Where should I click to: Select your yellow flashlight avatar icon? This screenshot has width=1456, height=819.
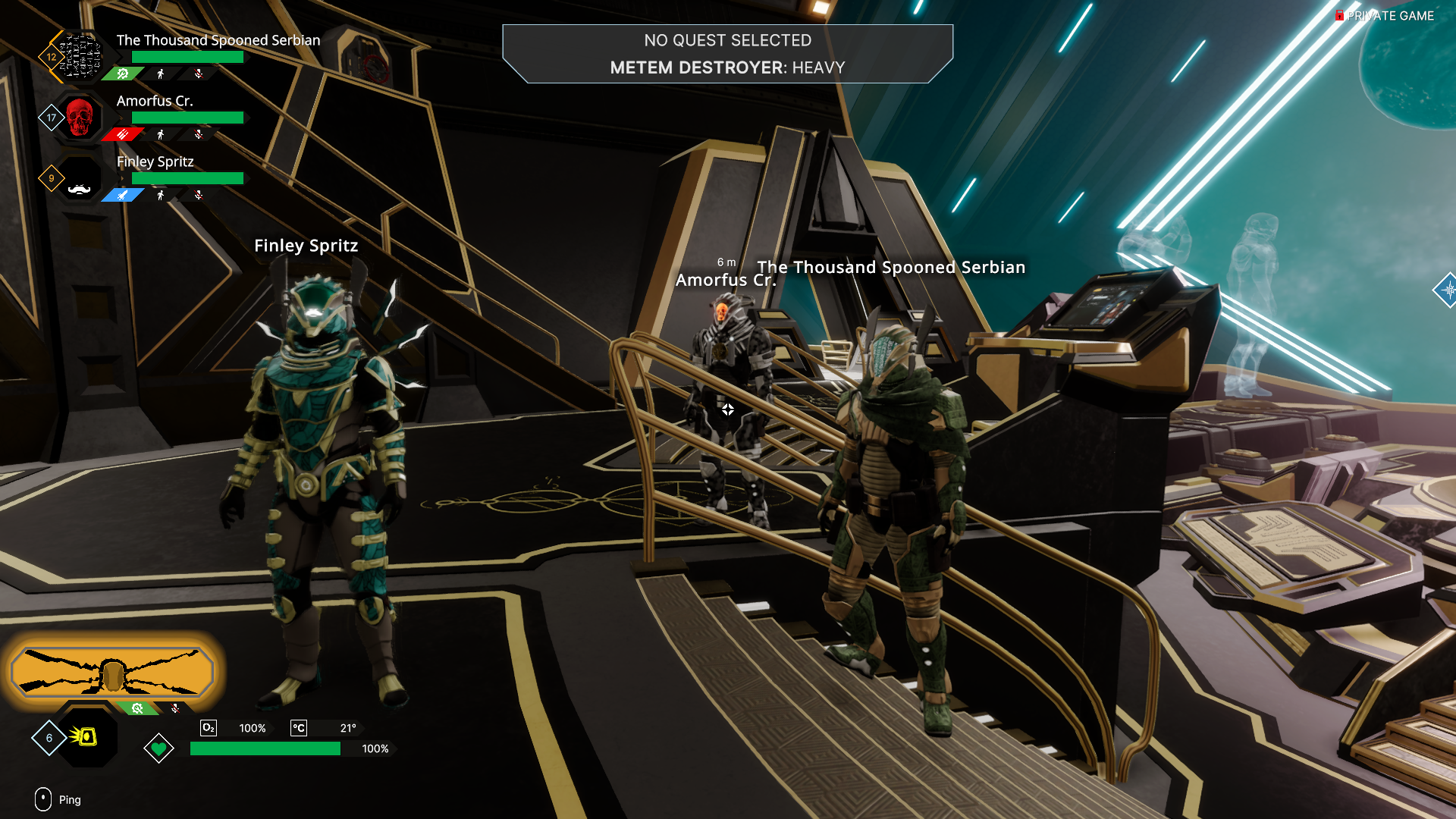pyautogui.click(x=85, y=736)
